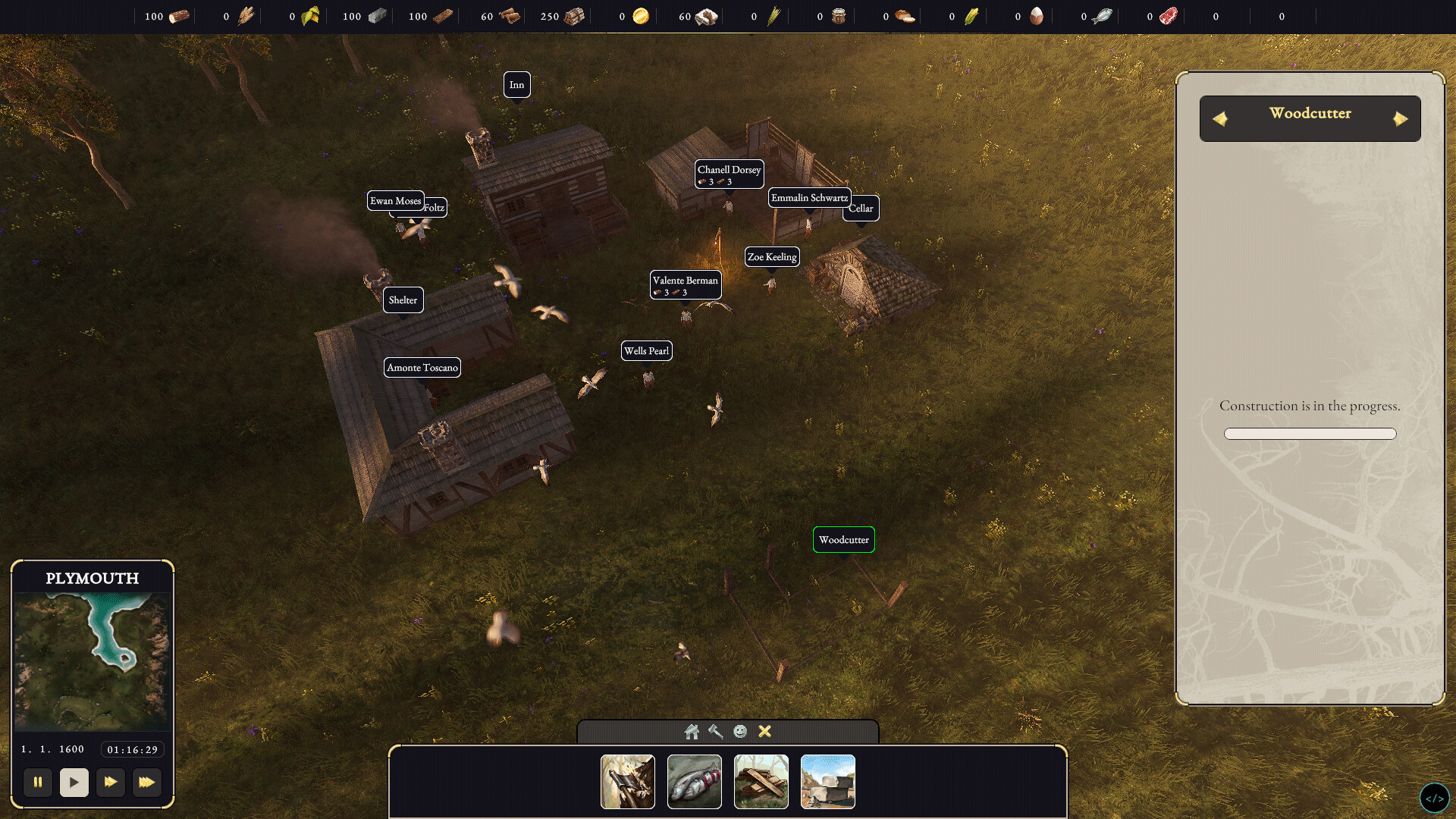Select villager Zoe Keeling
The width and height of the screenshot is (1456, 819).
coord(772,256)
